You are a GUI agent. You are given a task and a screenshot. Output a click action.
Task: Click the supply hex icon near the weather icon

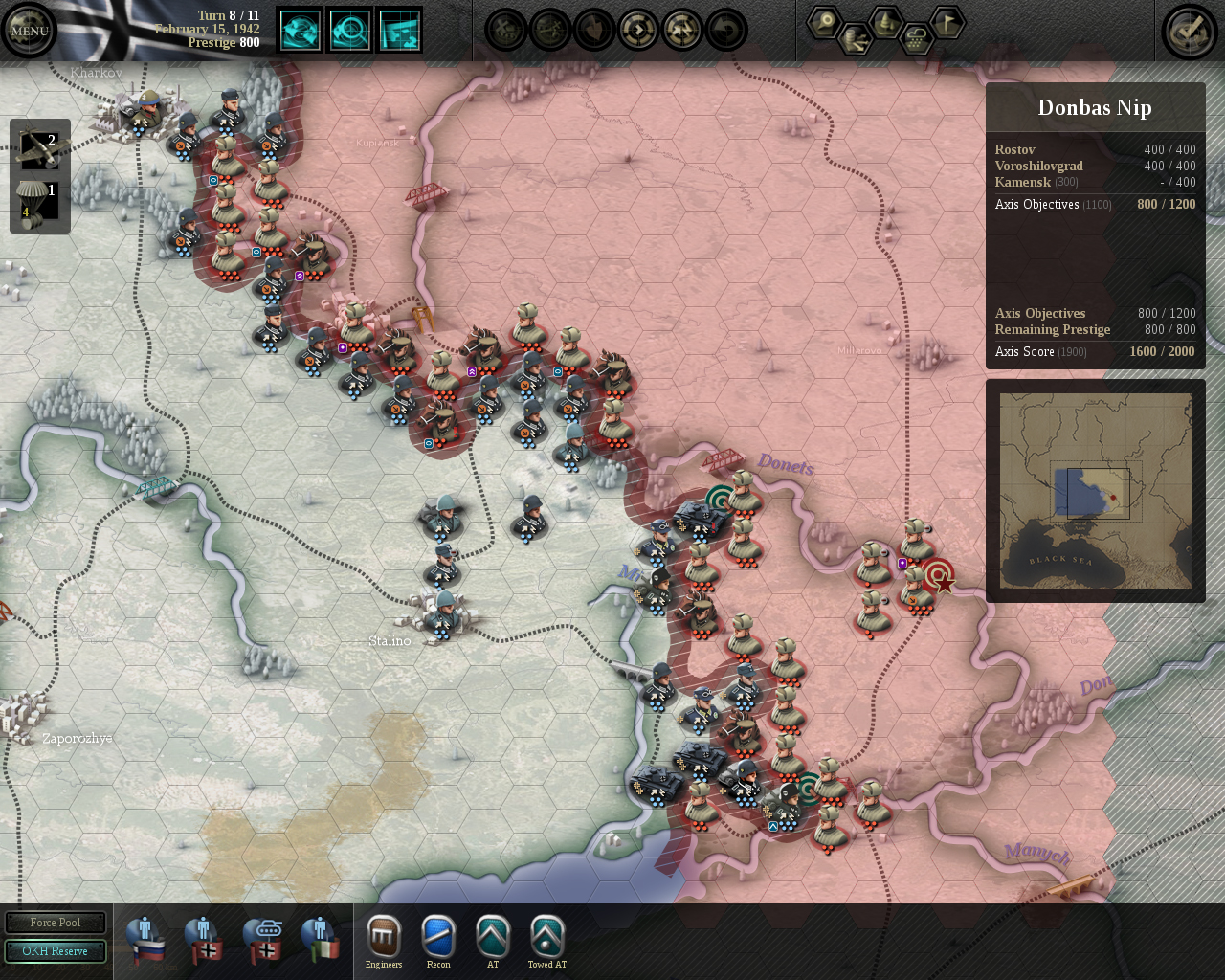857,38
